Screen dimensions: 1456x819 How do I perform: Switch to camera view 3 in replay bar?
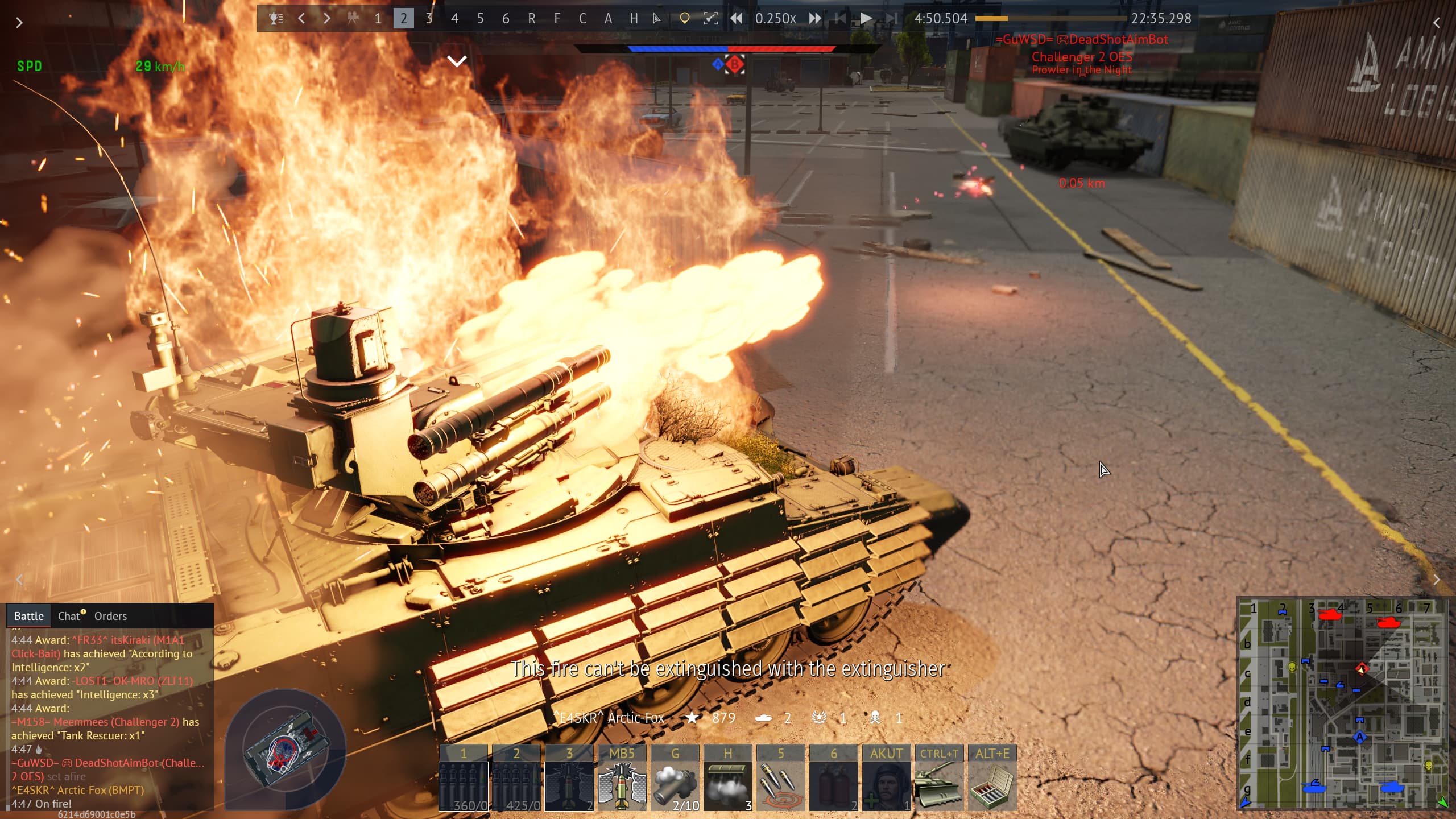pos(429,19)
